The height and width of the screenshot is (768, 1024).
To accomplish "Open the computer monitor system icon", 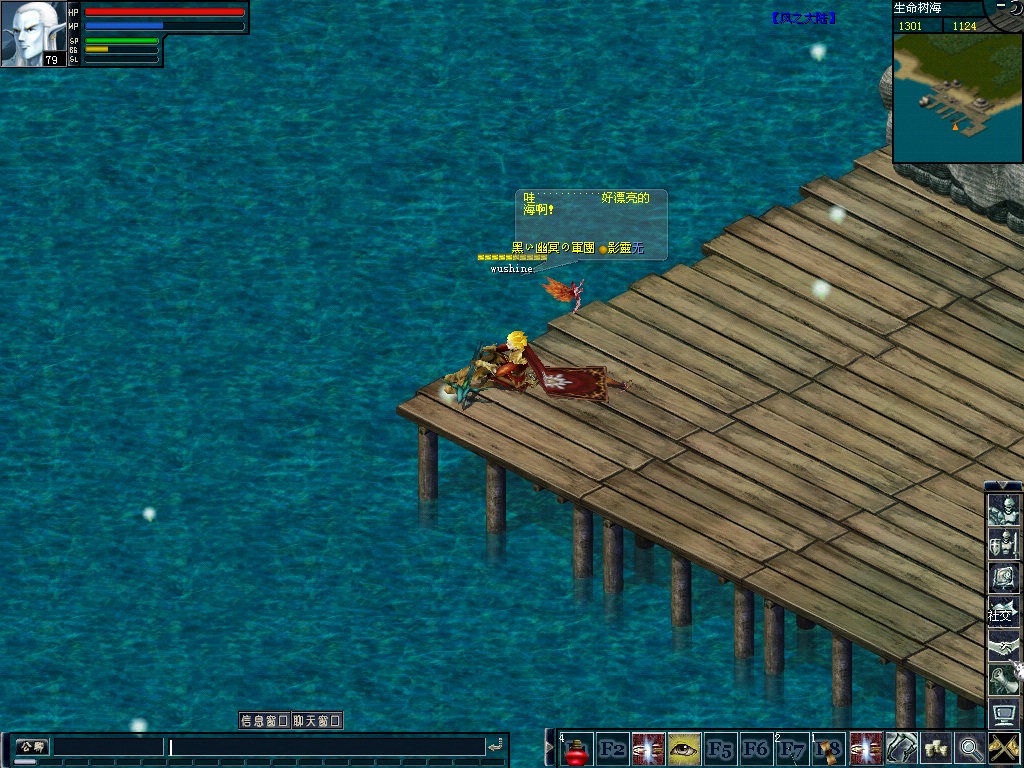I will coord(1003,714).
